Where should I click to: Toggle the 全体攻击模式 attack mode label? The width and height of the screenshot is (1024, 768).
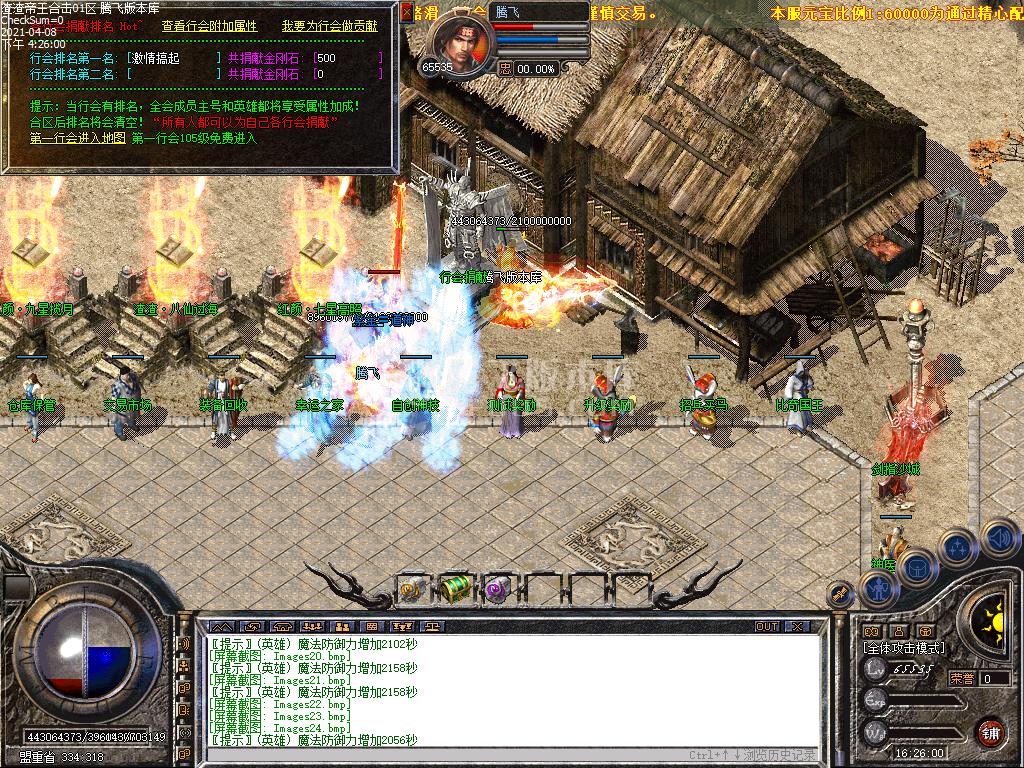(904, 648)
